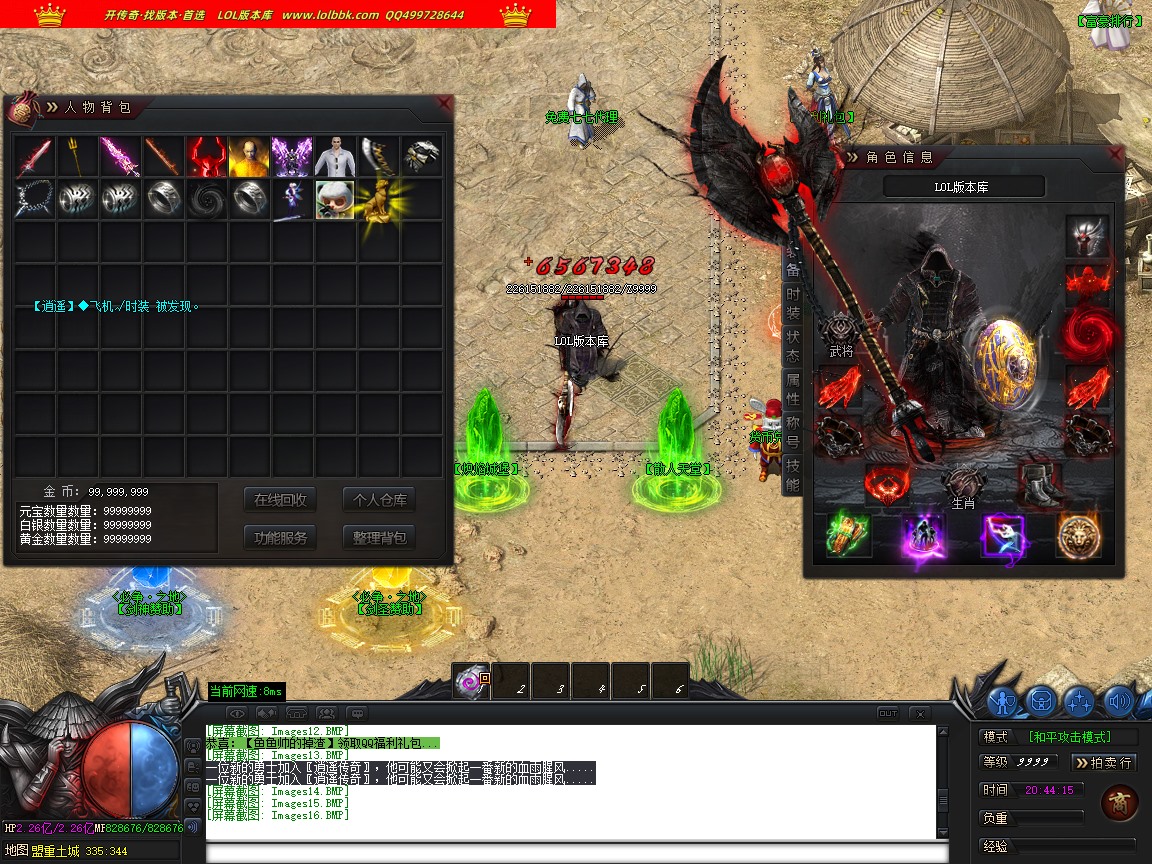Image resolution: width=1152 pixels, height=864 pixels.
Task: Select the white-haired chibi character item
Action: 335,199
